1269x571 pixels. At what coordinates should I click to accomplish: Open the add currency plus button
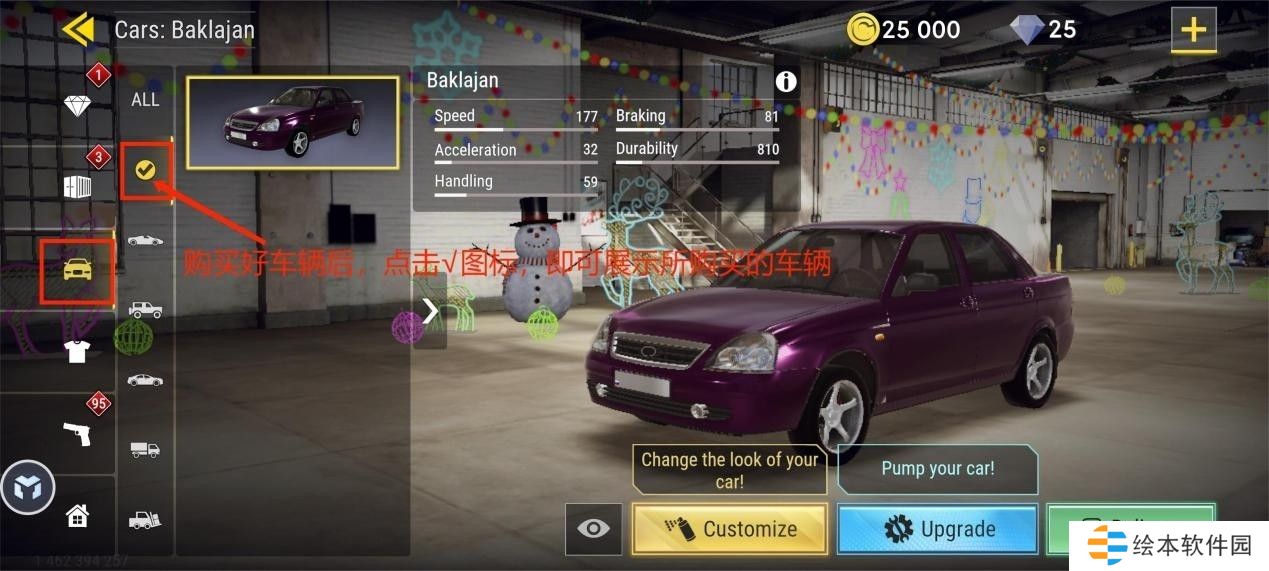coord(1193,30)
